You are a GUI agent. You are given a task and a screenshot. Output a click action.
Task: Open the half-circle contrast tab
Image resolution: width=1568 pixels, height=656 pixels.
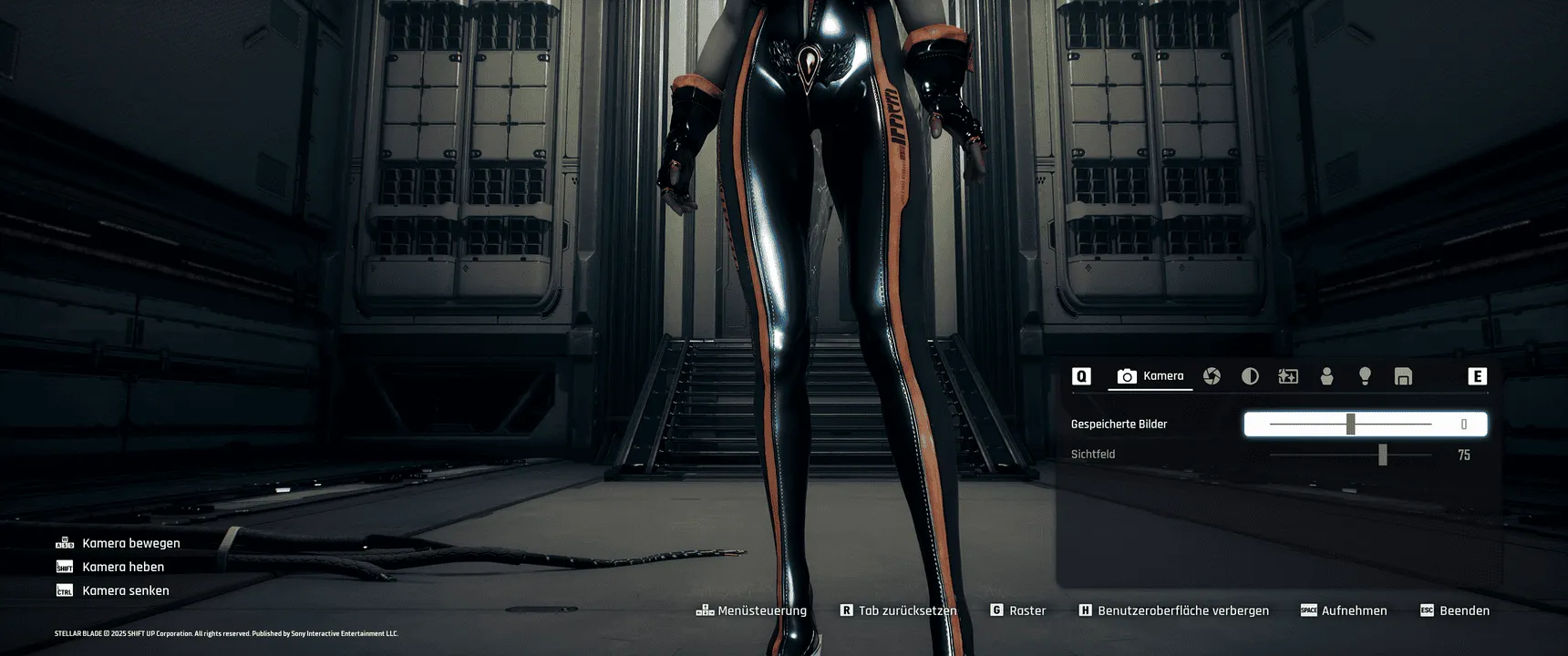1250,376
